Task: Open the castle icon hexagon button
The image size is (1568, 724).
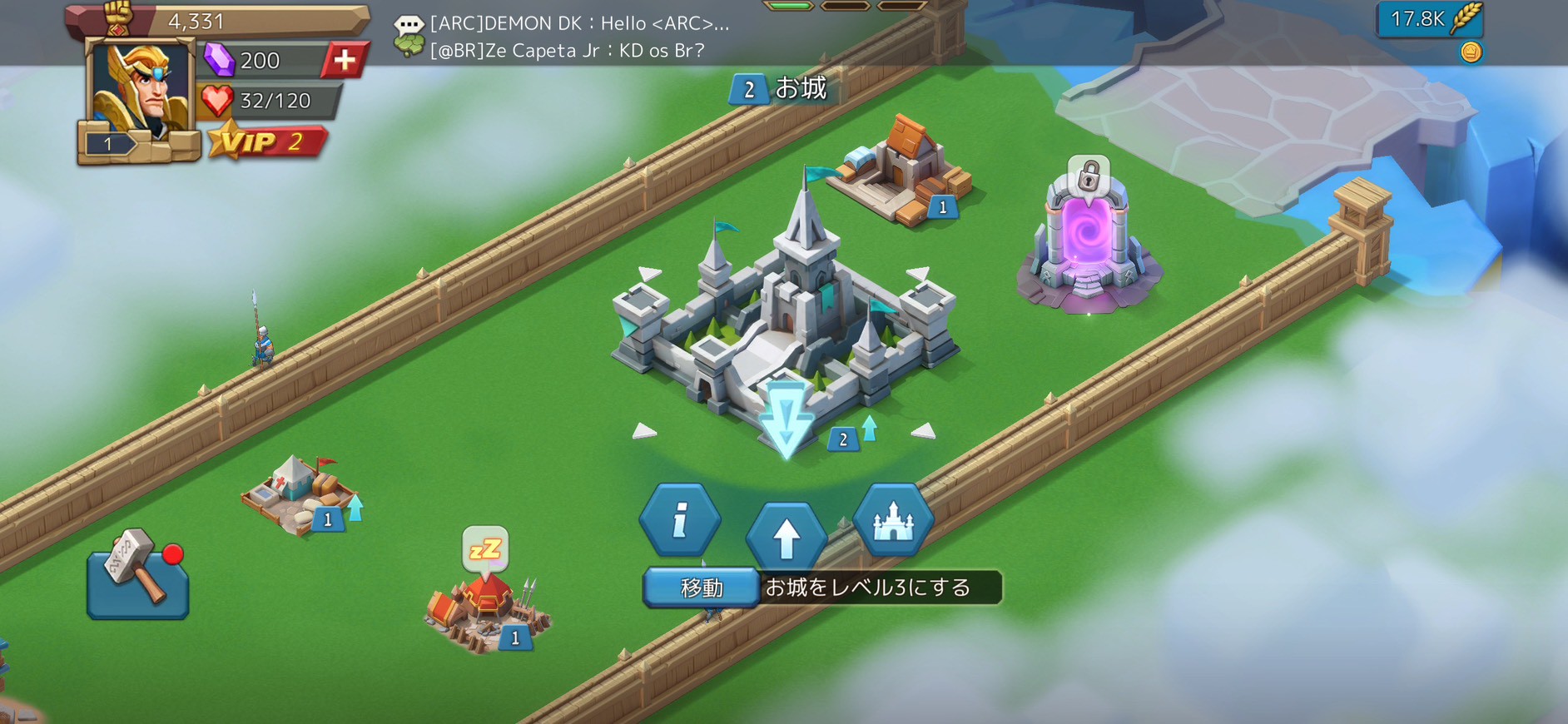Action: 893,520
